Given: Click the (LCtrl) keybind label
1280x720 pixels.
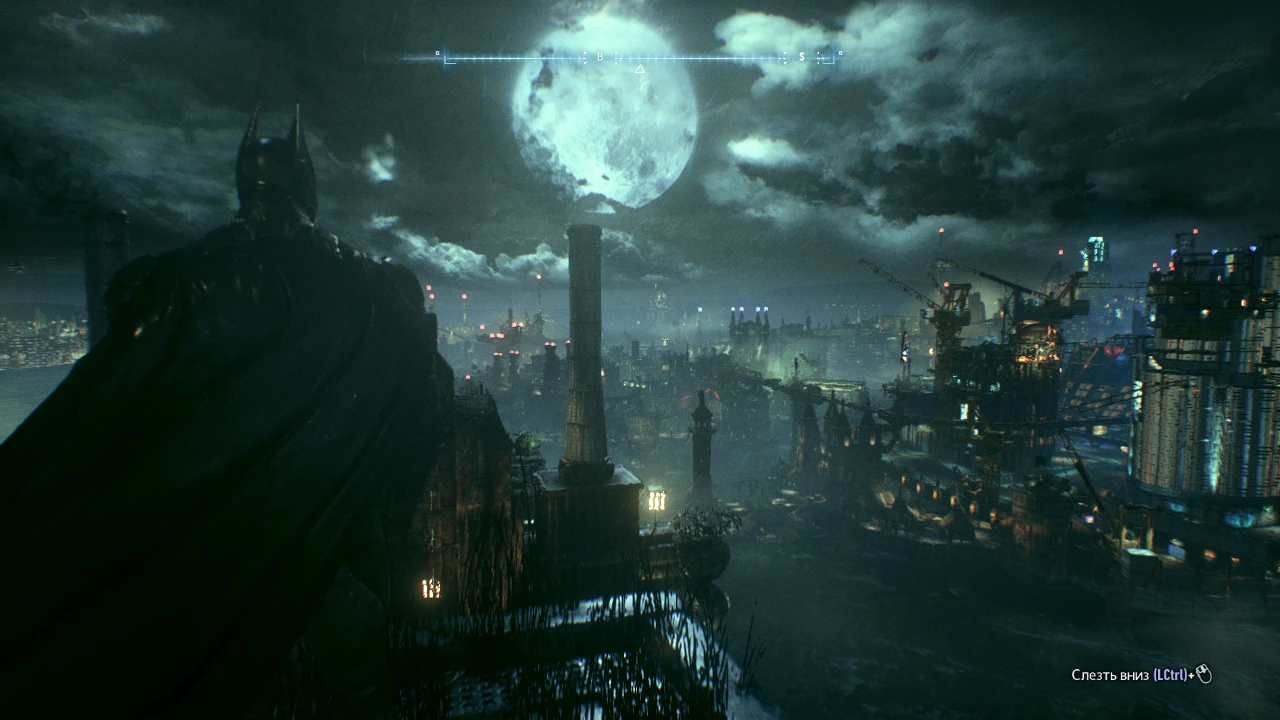Looking at the screenshot, I should point(1170,675).
